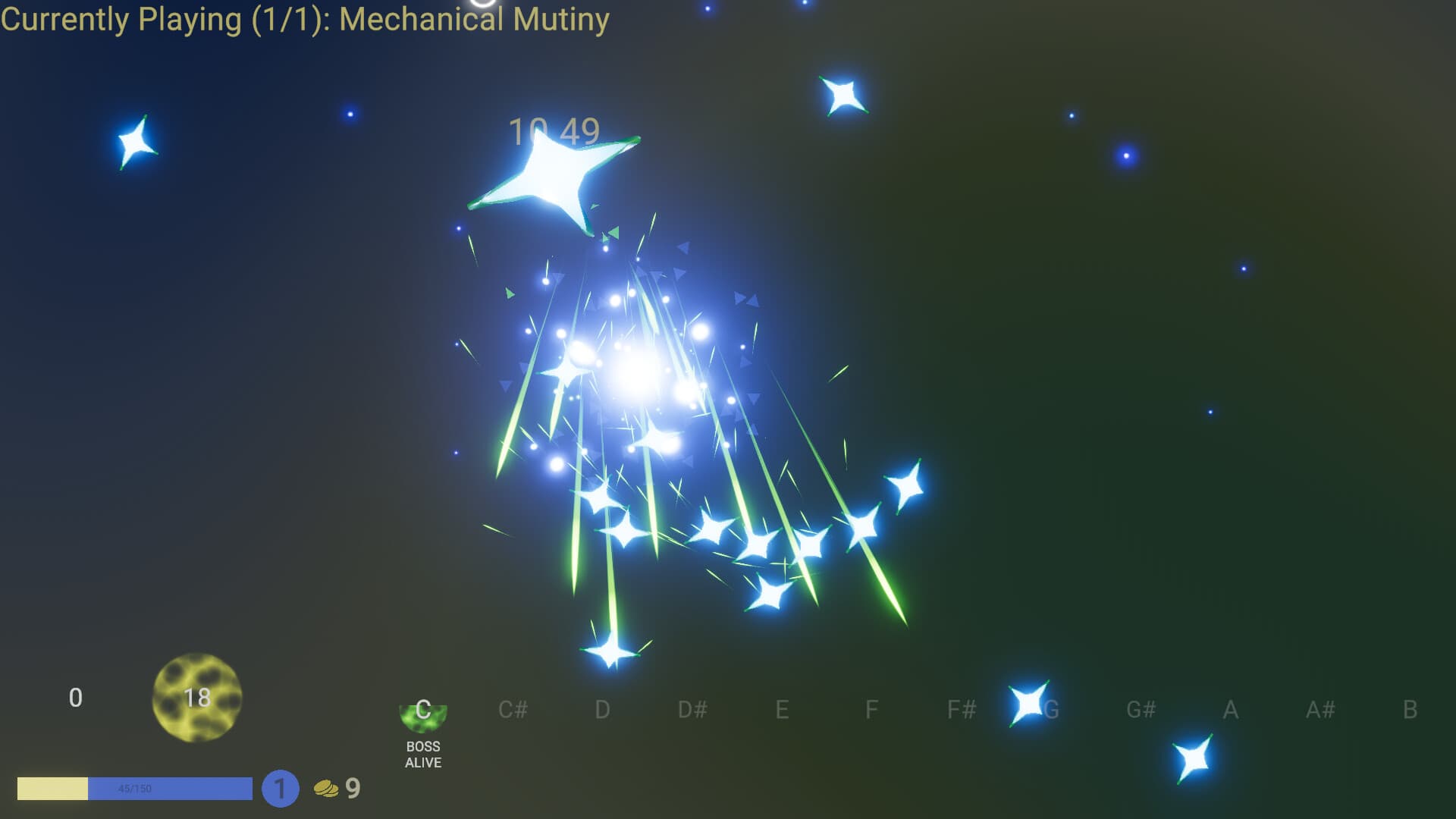
Task: Click the score counter showing 0
Action: [x=76, y=698]
